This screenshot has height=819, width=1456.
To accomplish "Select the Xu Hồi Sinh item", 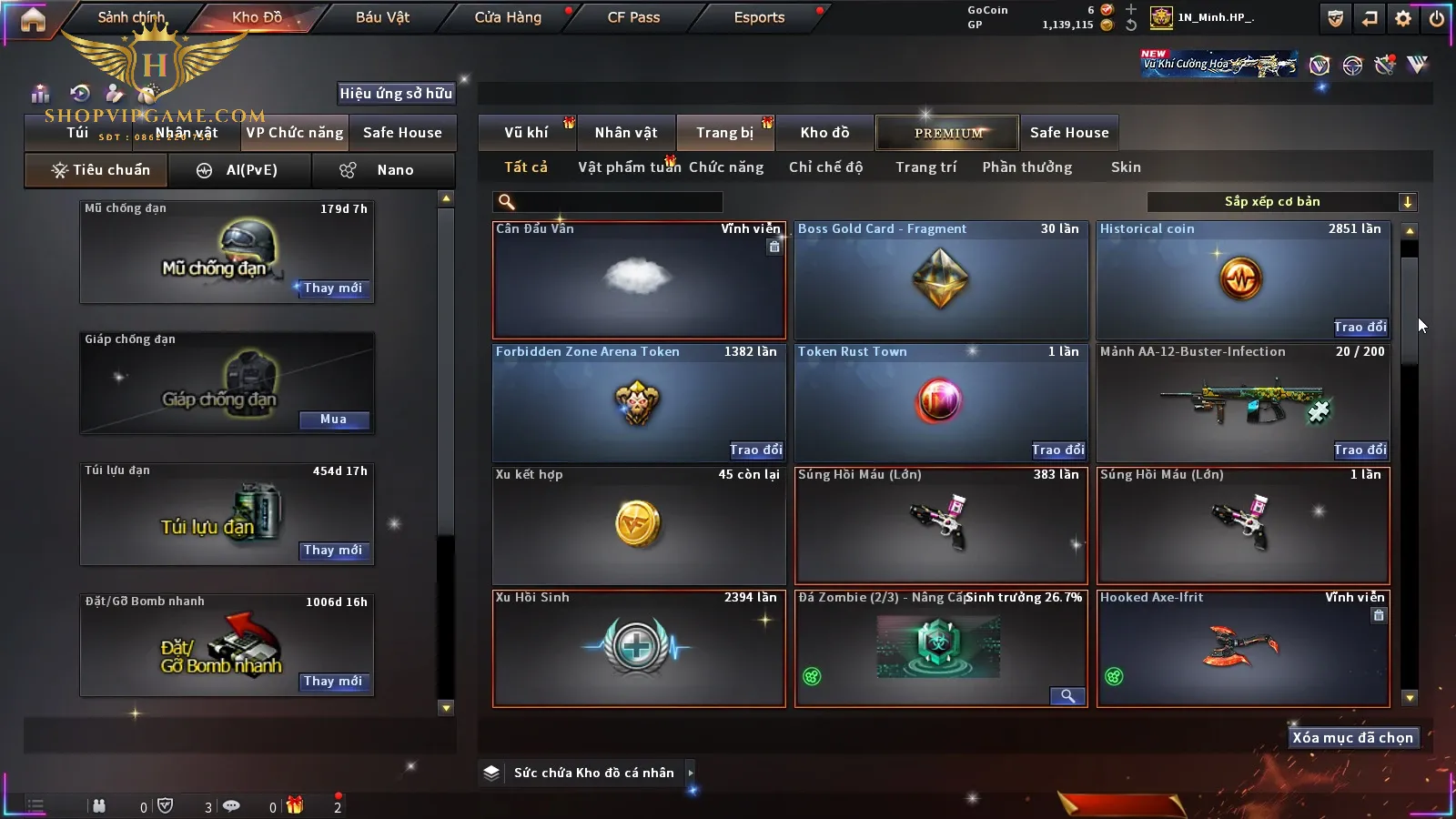I will [x=638, y=648].
